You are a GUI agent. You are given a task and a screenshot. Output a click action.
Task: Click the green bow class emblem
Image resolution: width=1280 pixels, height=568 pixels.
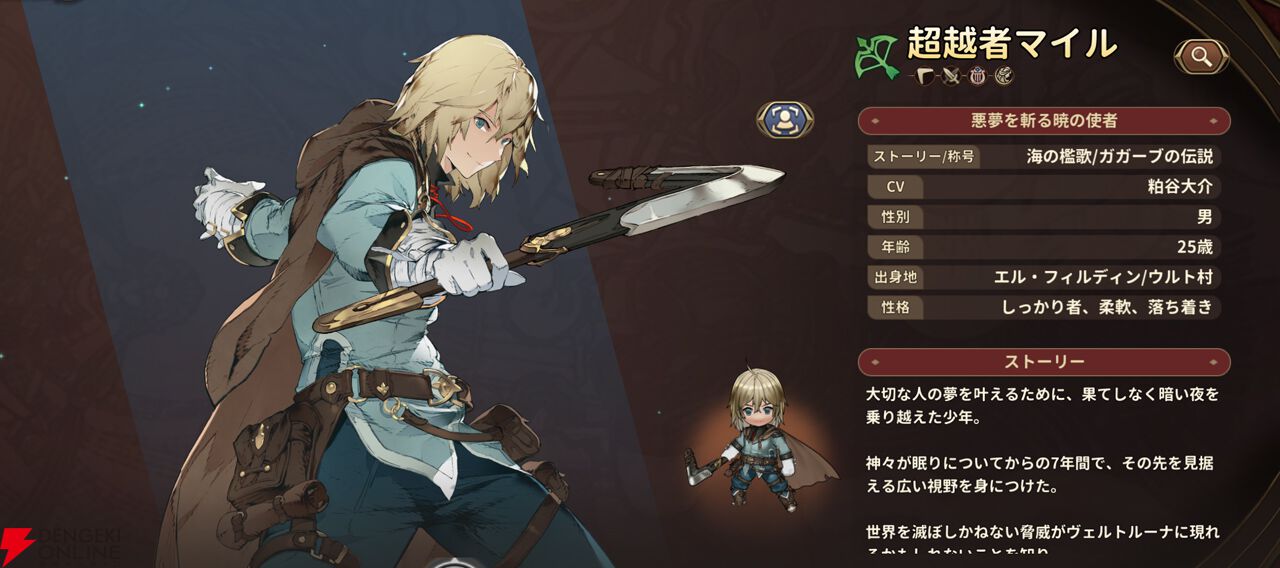click(876, 58)
